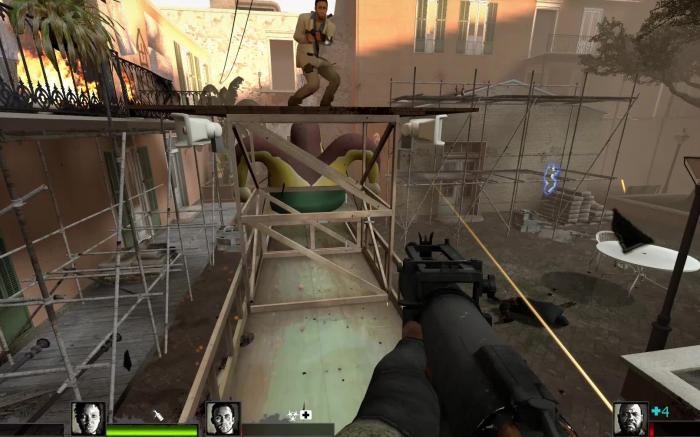Click Coach's player portrait
Viewport: 700px width, 437px height.
[630, 418]
